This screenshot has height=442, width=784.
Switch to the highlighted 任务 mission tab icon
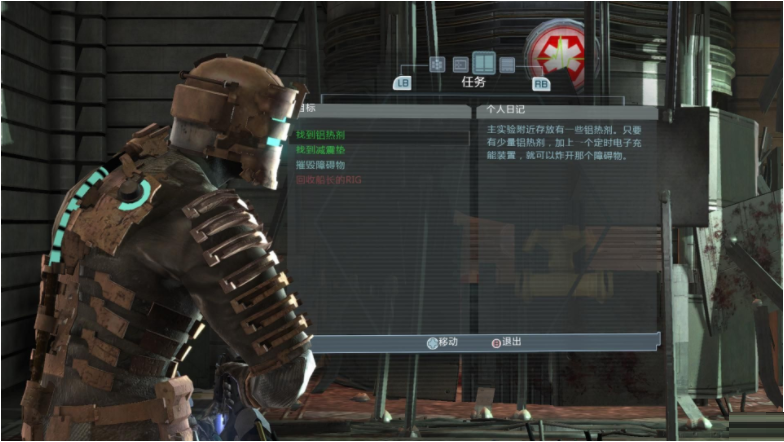click(483, 64)
